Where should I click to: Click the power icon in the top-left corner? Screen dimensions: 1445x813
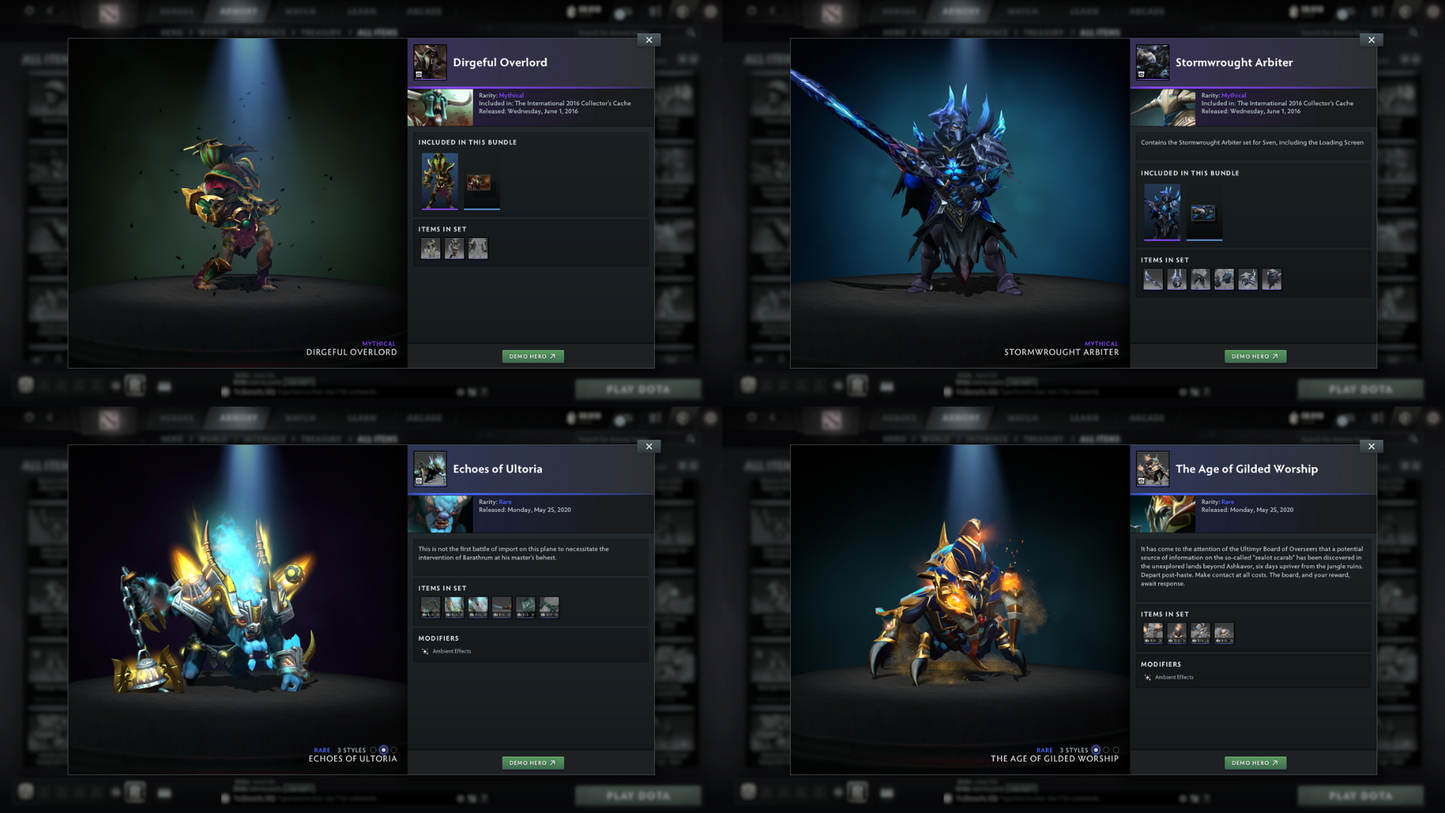pos(28,10)
